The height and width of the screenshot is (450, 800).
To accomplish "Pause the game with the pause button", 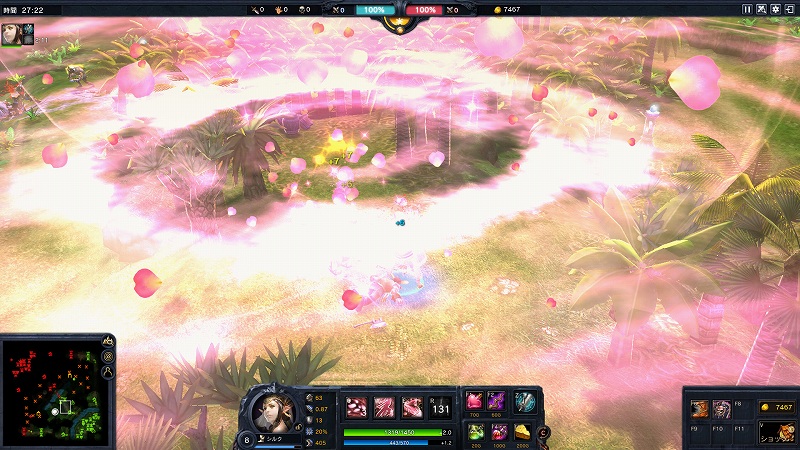I will 747,9.
